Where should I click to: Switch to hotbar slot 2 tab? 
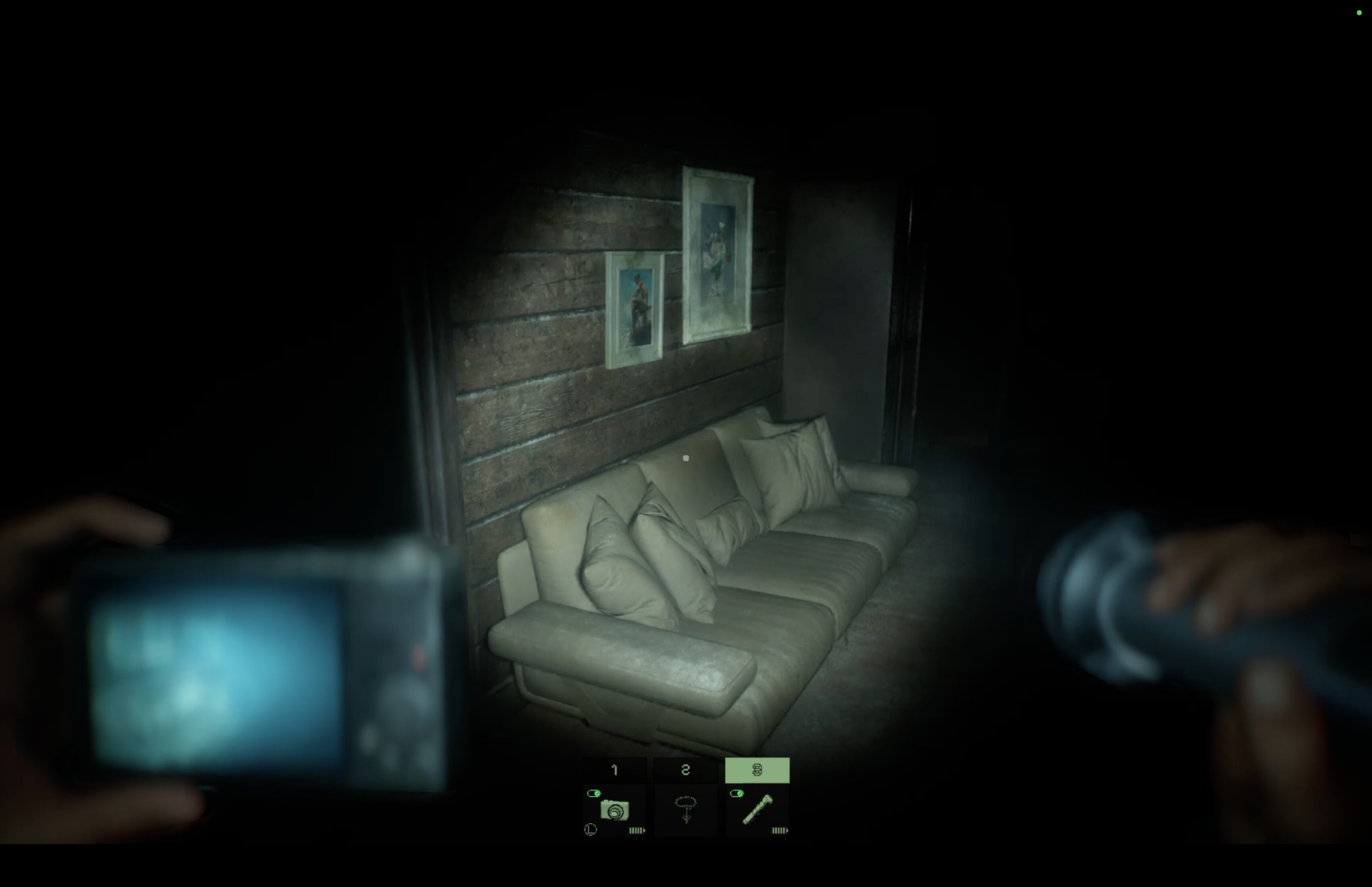686,769
